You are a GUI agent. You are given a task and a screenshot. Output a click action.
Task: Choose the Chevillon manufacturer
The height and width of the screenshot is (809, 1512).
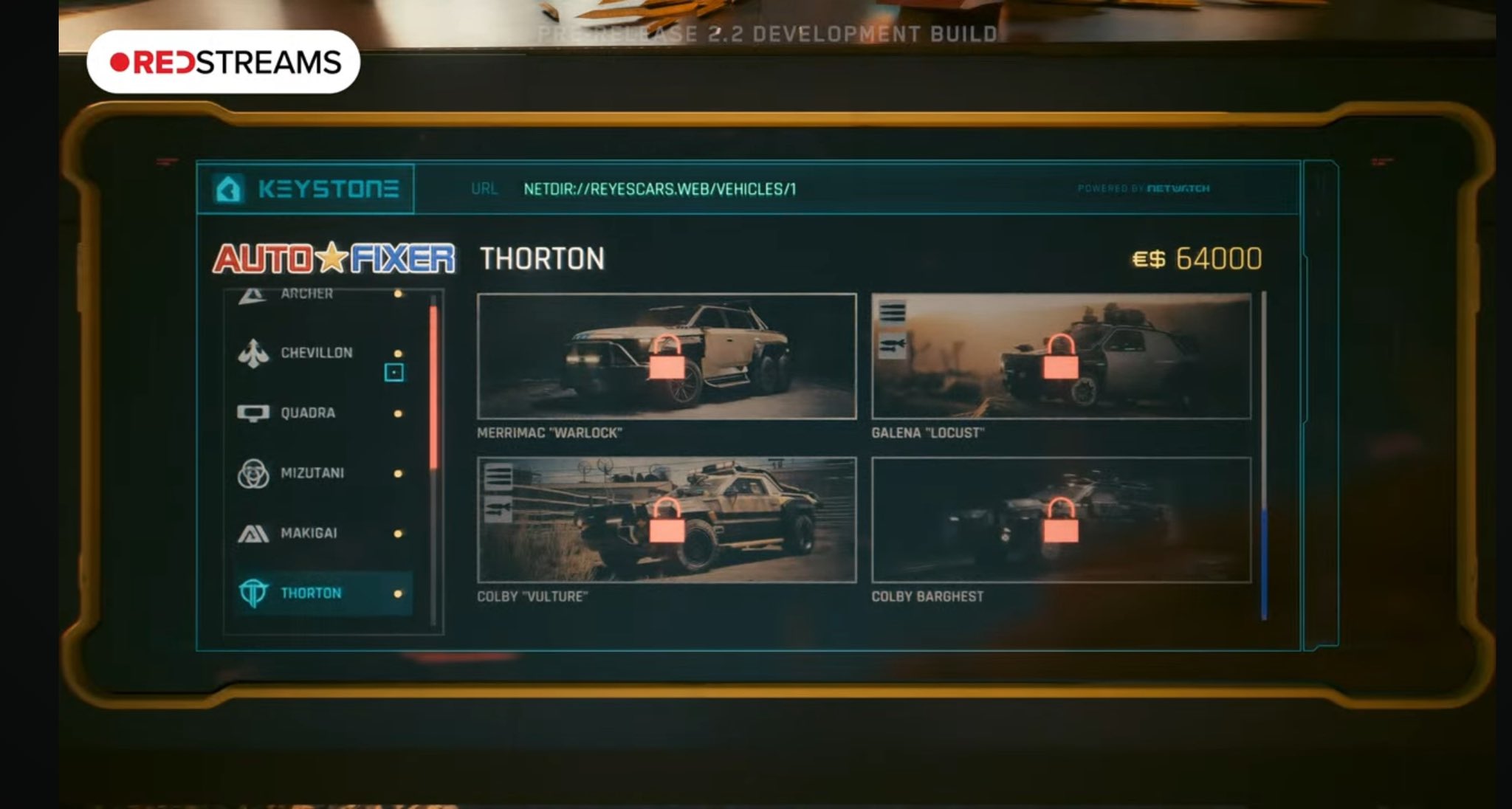point(316,353)
